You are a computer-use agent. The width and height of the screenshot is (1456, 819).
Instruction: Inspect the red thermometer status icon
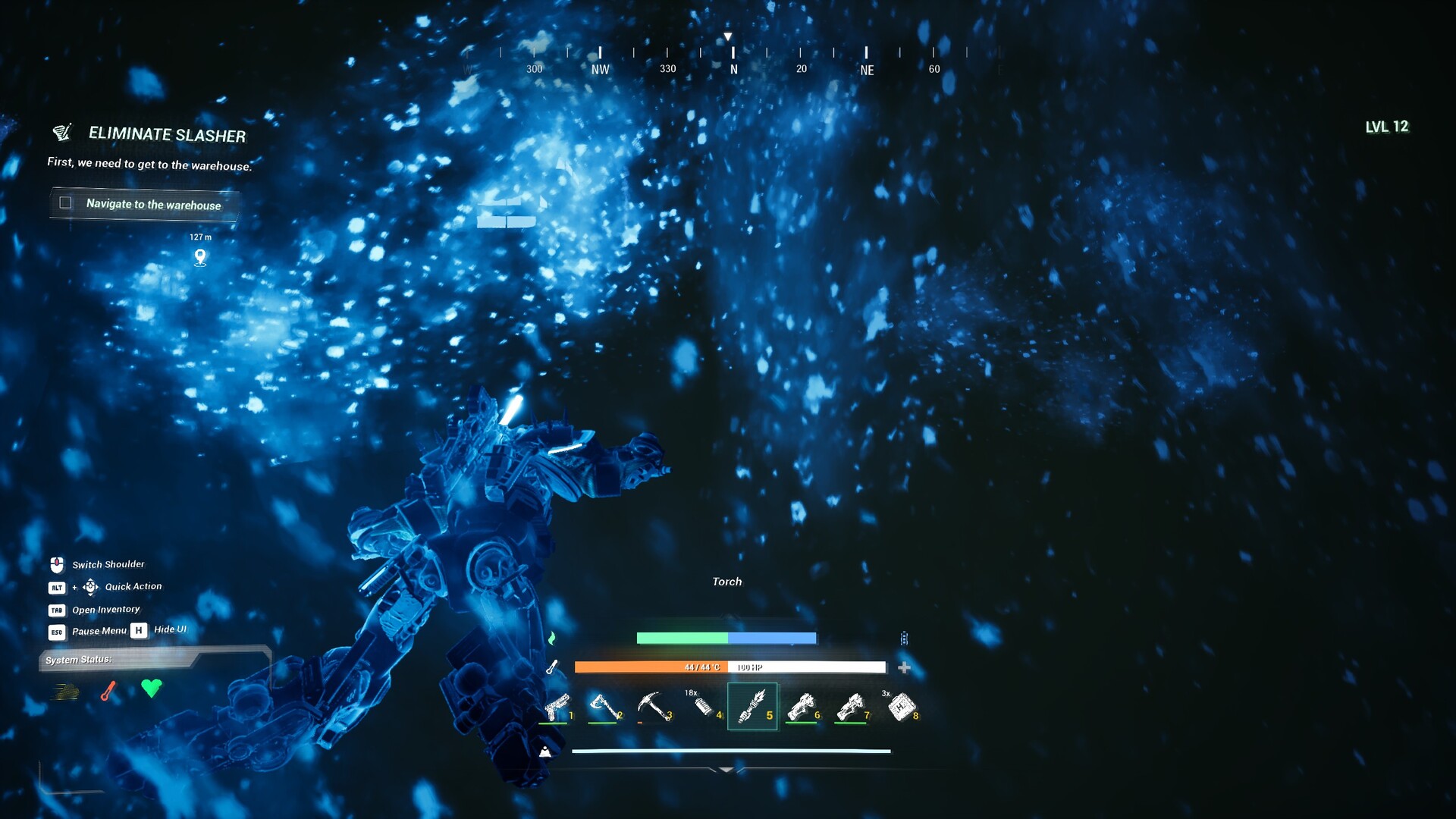tap(108, 691)
